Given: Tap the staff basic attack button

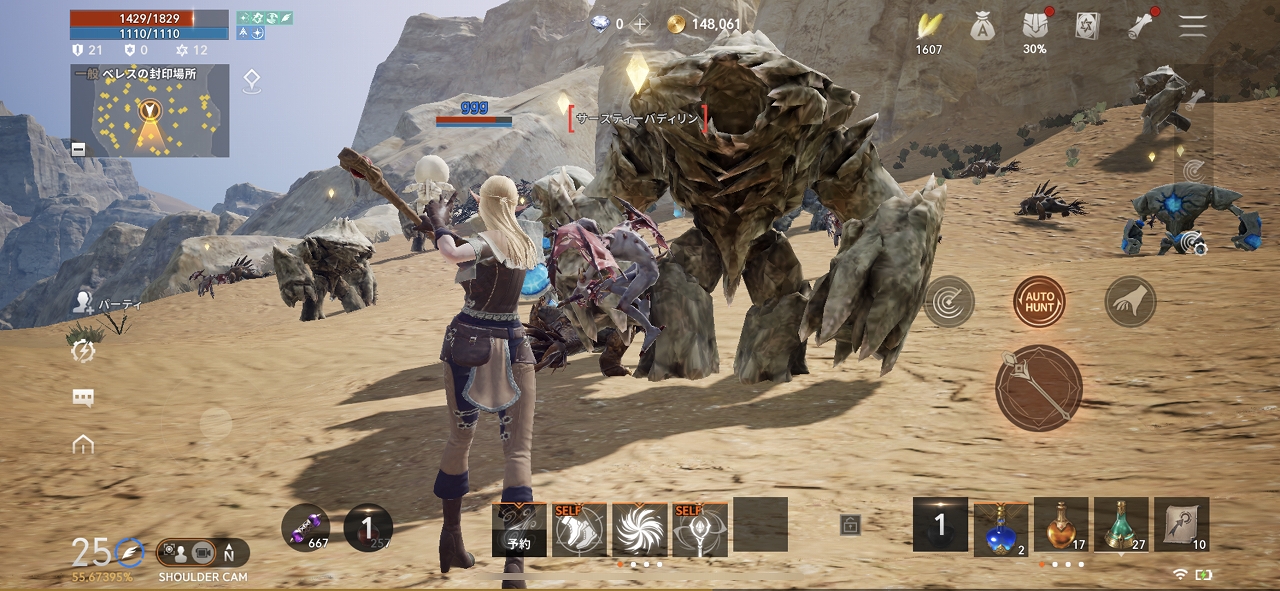Looking at the screenshot, I should 1039,388.
